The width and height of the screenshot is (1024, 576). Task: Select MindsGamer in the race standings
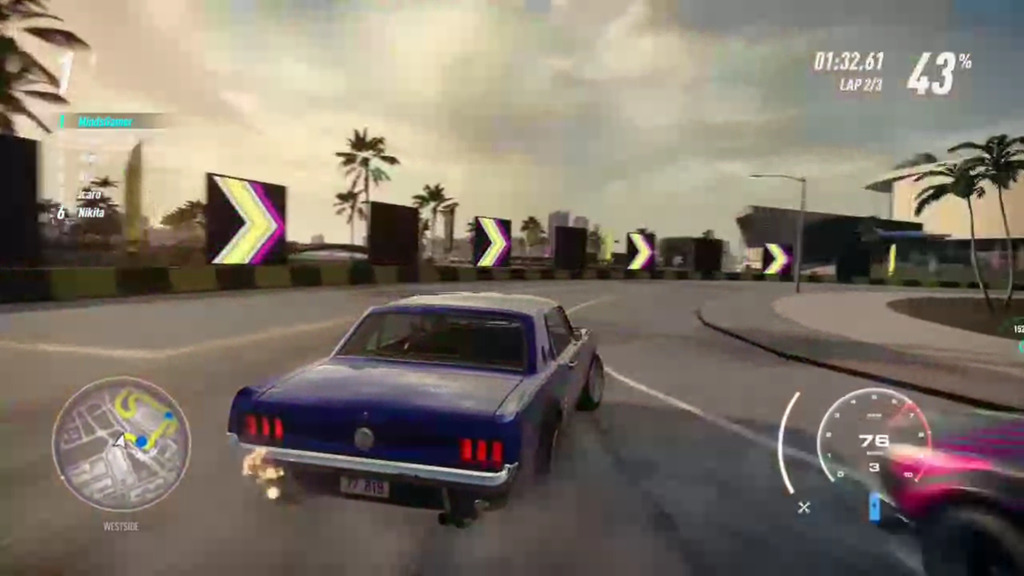pyautogui.click(x=108, y=121)
